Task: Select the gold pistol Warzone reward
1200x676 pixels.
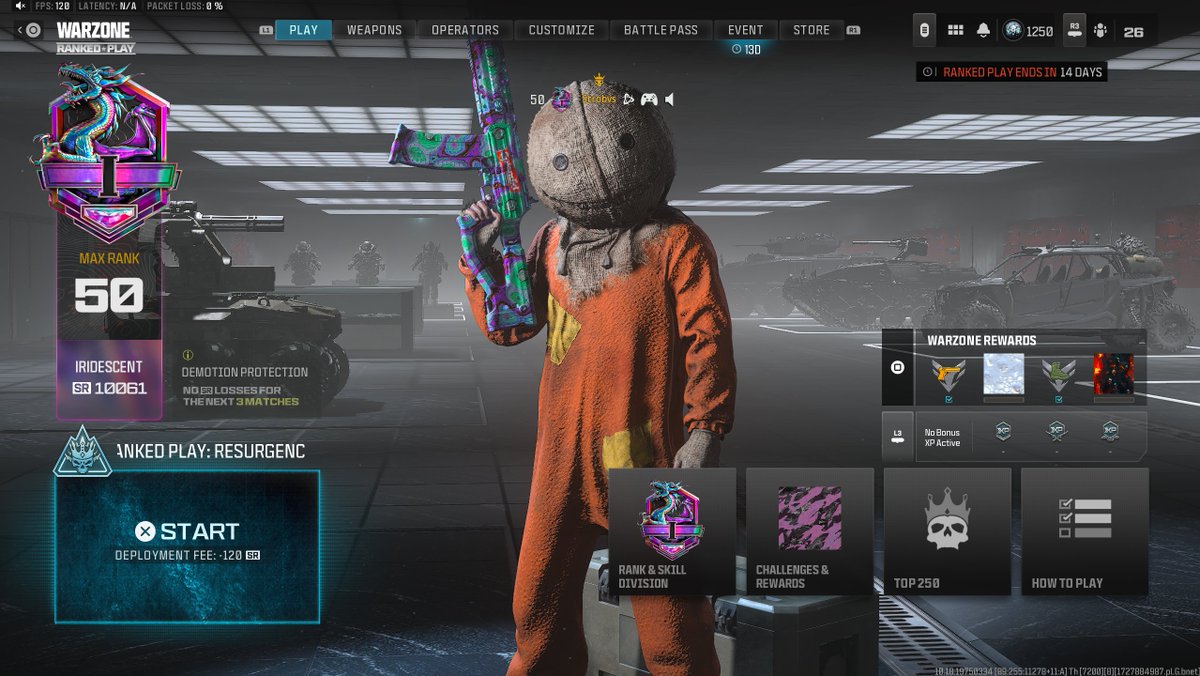Action: 949,376
